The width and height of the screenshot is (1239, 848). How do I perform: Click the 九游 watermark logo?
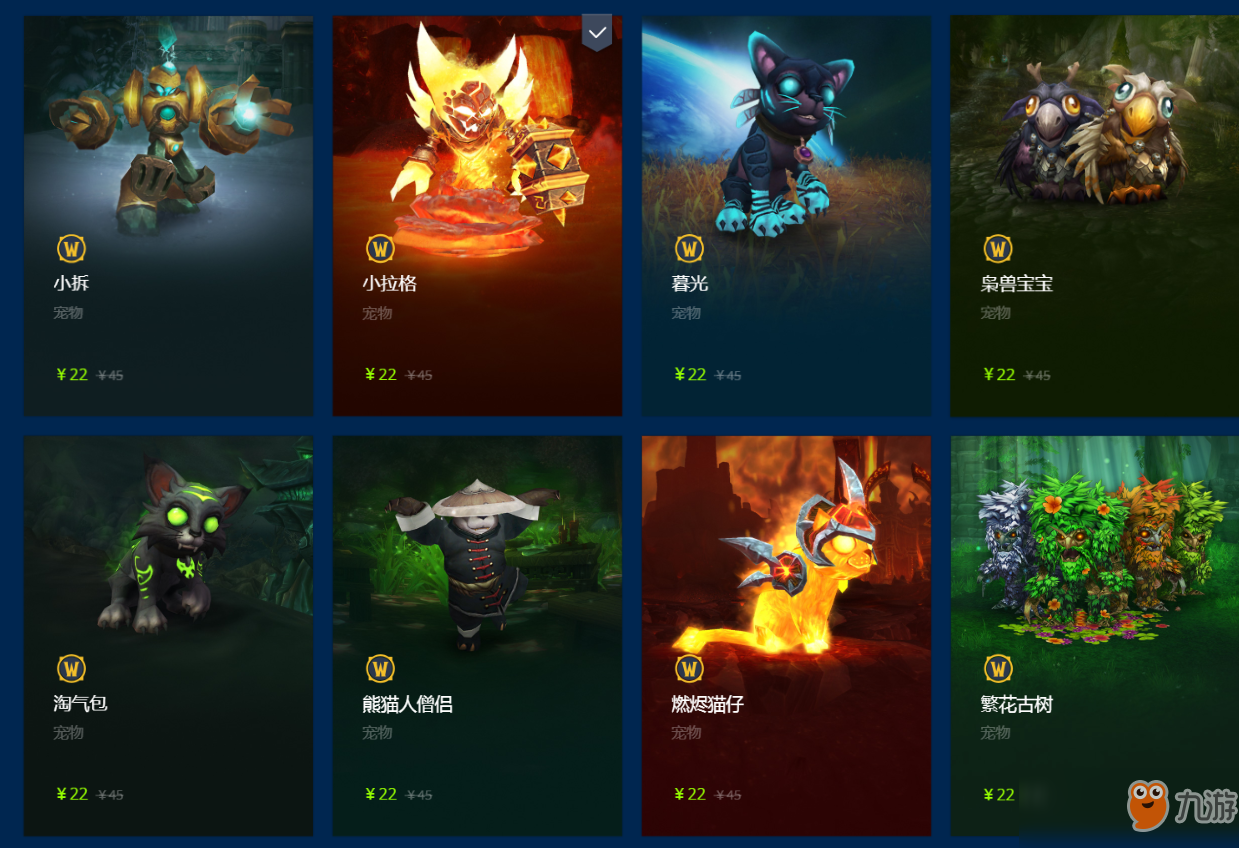1180,805
